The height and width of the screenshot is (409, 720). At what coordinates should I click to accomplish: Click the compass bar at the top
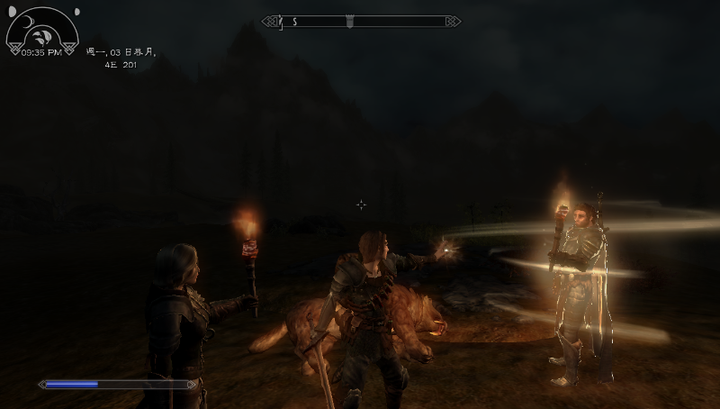point(361,21)
